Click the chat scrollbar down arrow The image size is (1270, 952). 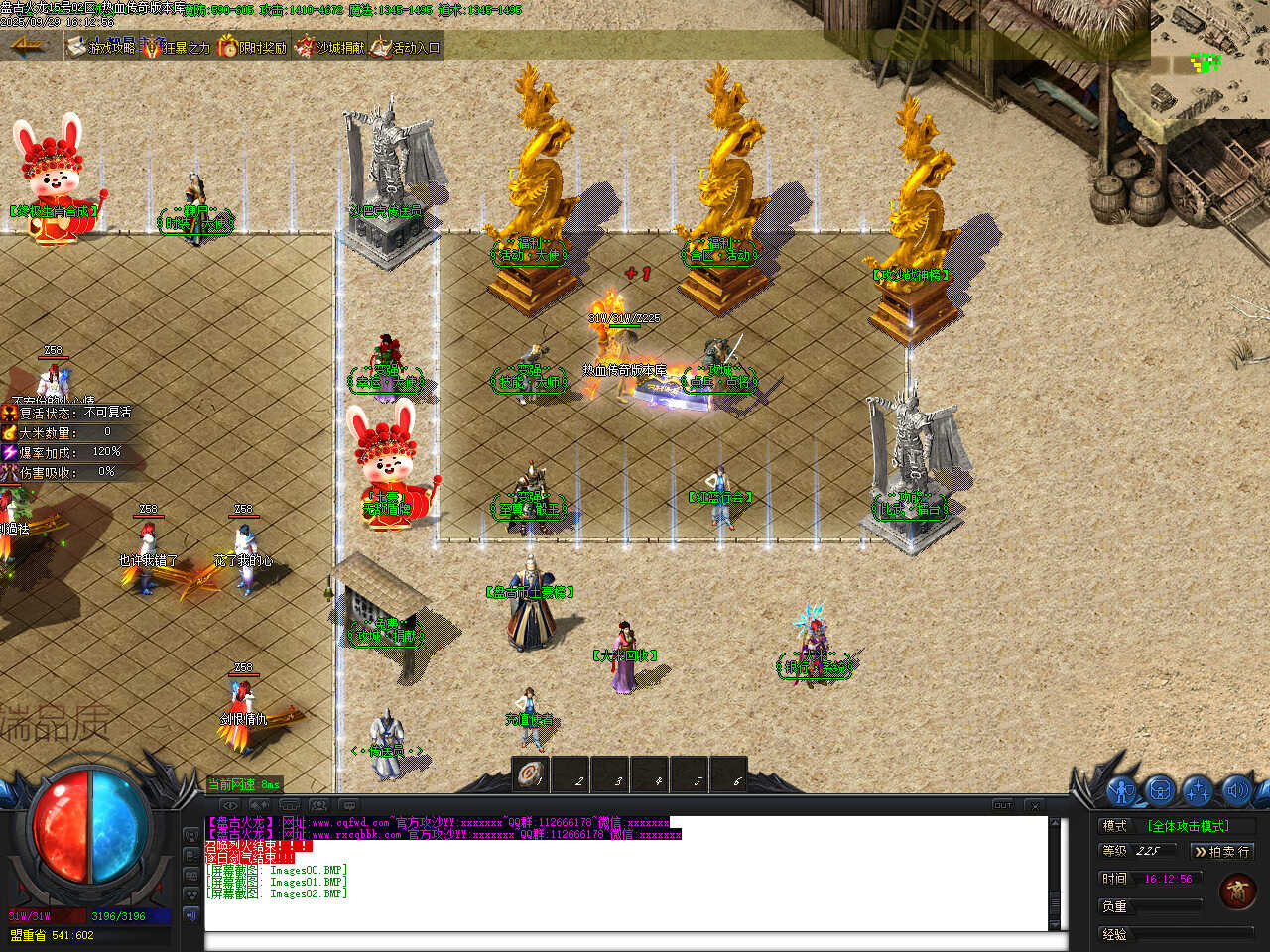[1055, 923]
